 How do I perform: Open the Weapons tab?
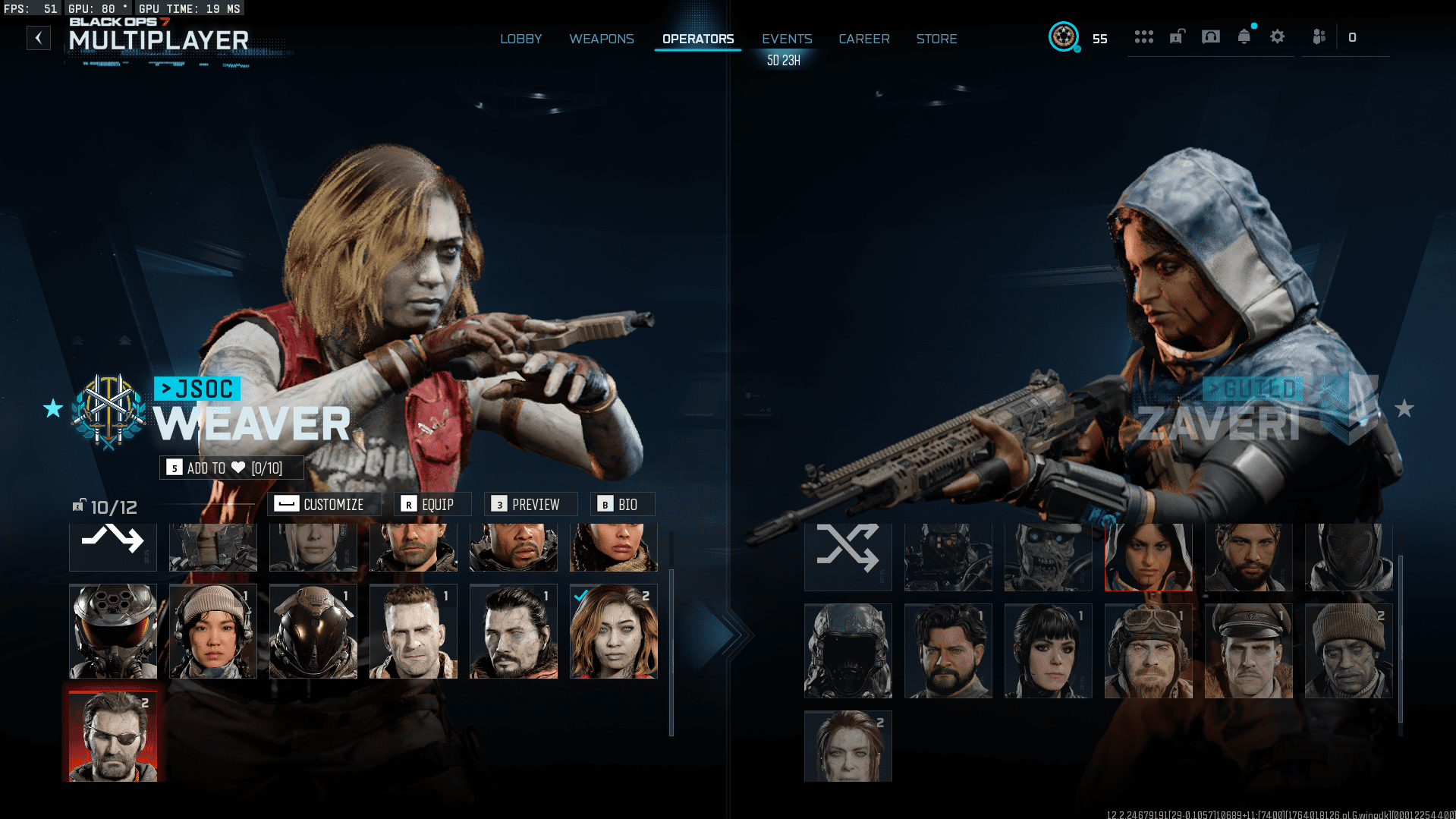602,39
